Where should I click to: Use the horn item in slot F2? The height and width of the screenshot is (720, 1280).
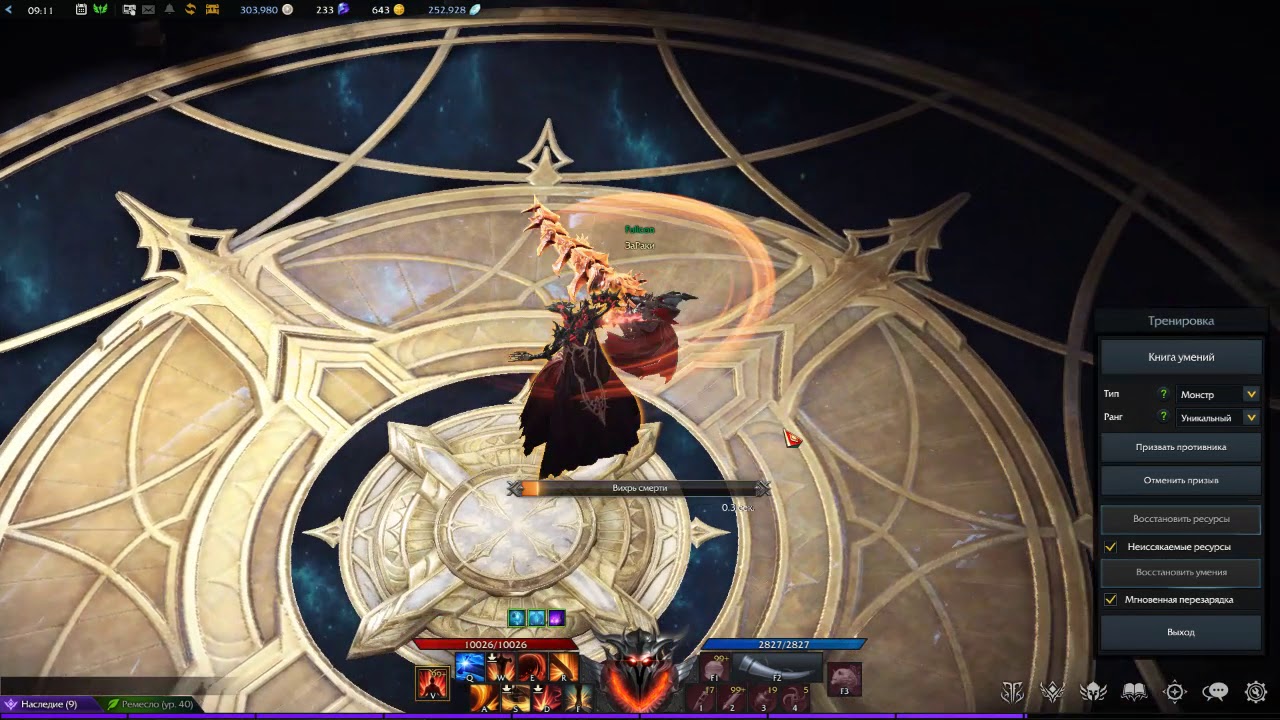click(777, 667)
